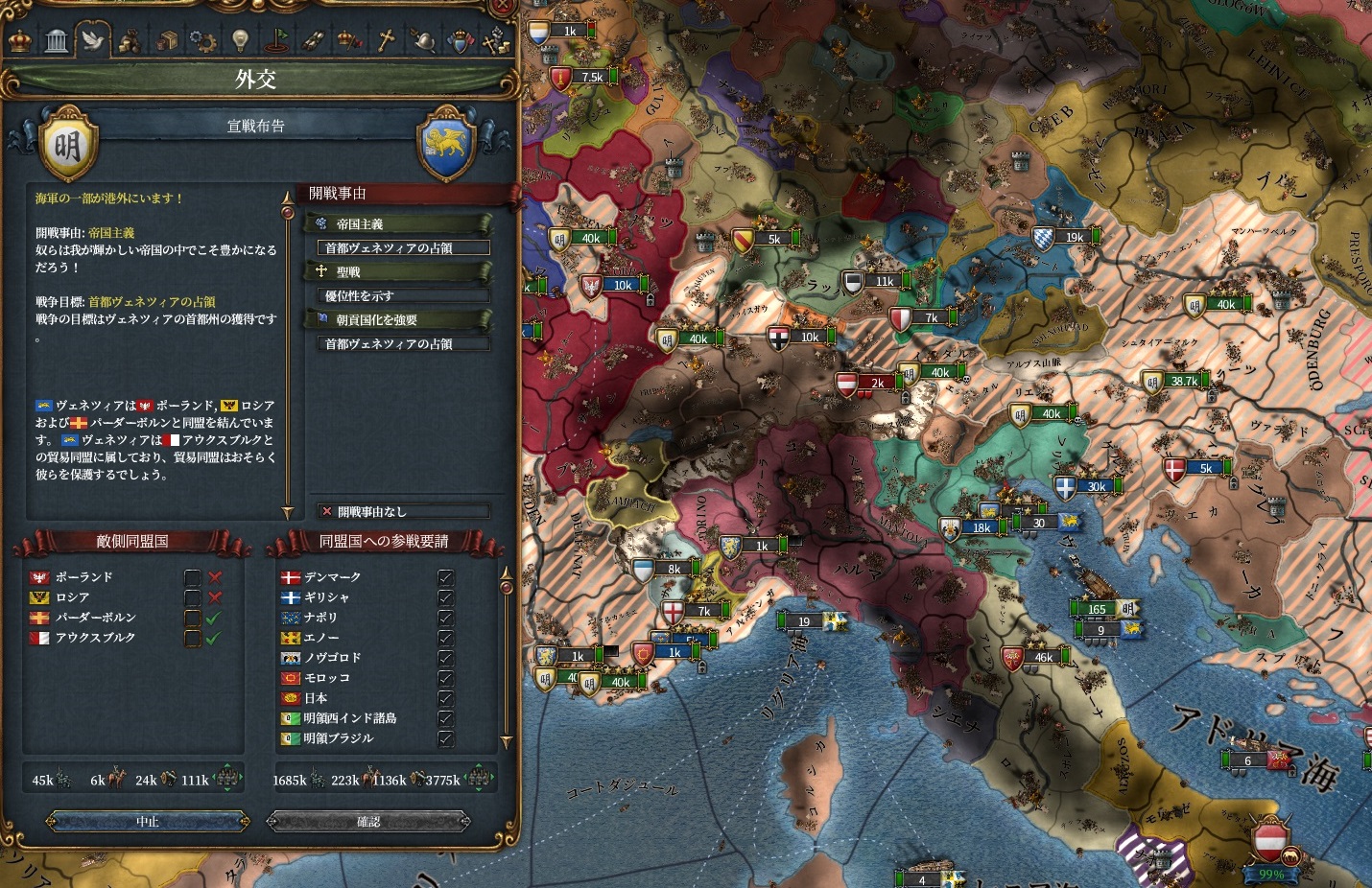1372x888 pixels.
Task: Open the cross tab
Action: (386, 41)
